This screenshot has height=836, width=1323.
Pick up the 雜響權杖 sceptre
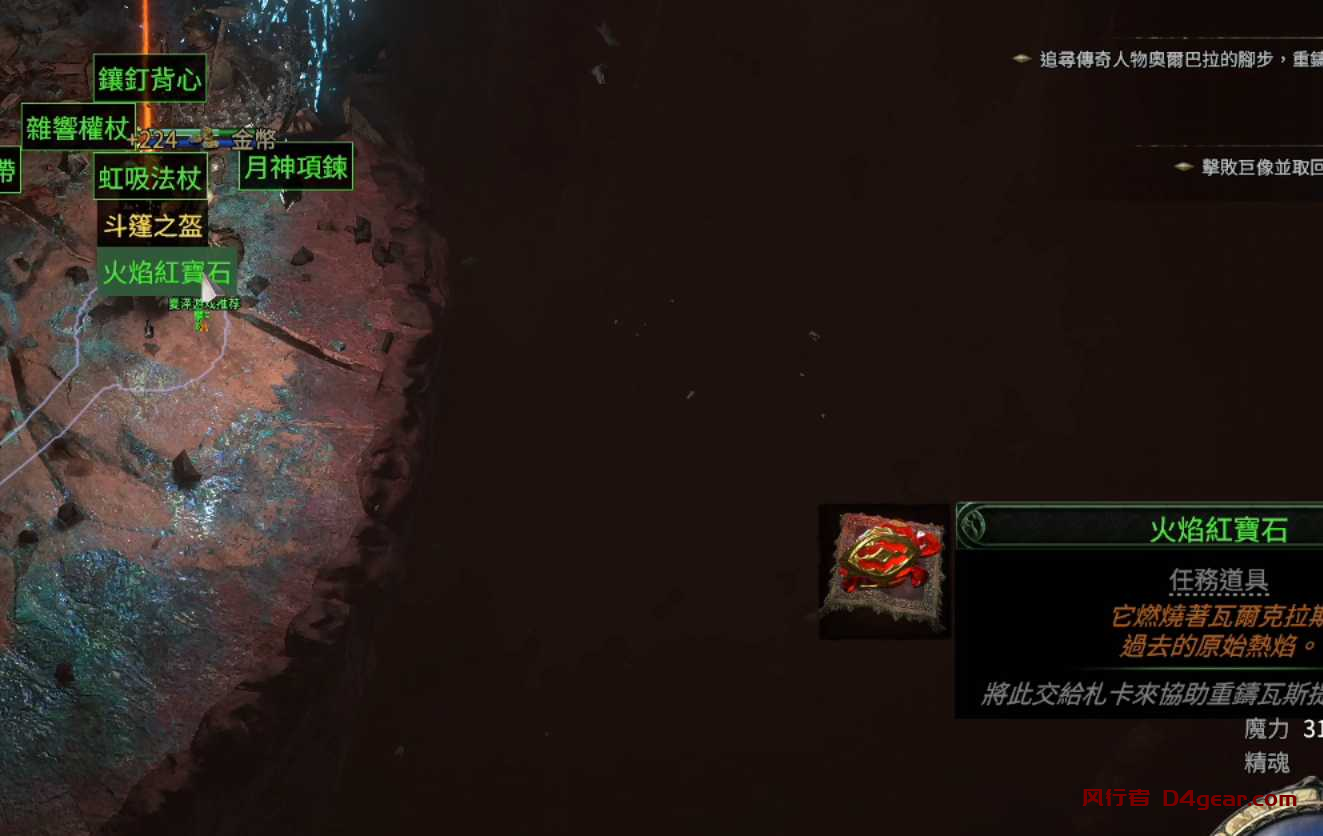[76, 129]
